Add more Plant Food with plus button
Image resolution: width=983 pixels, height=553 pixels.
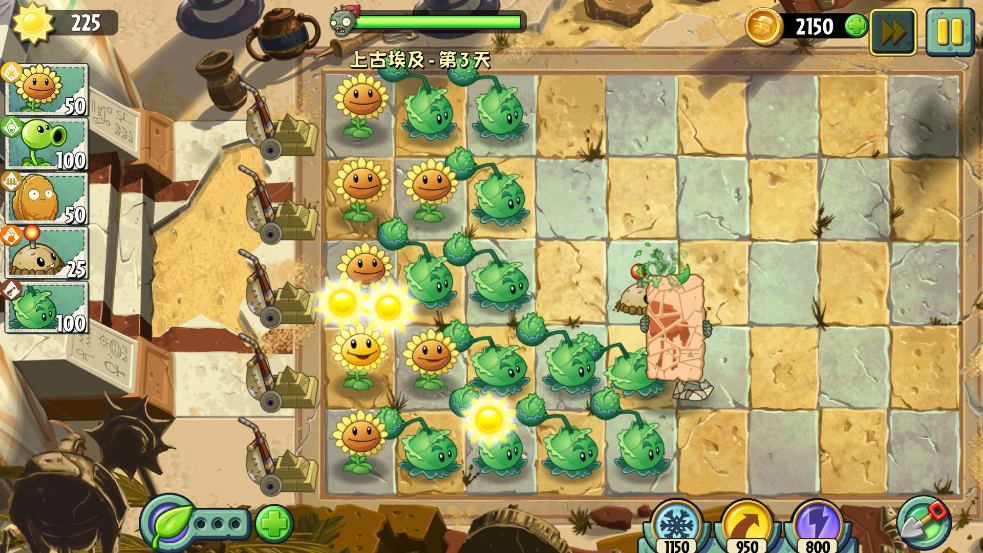point(274,523)
